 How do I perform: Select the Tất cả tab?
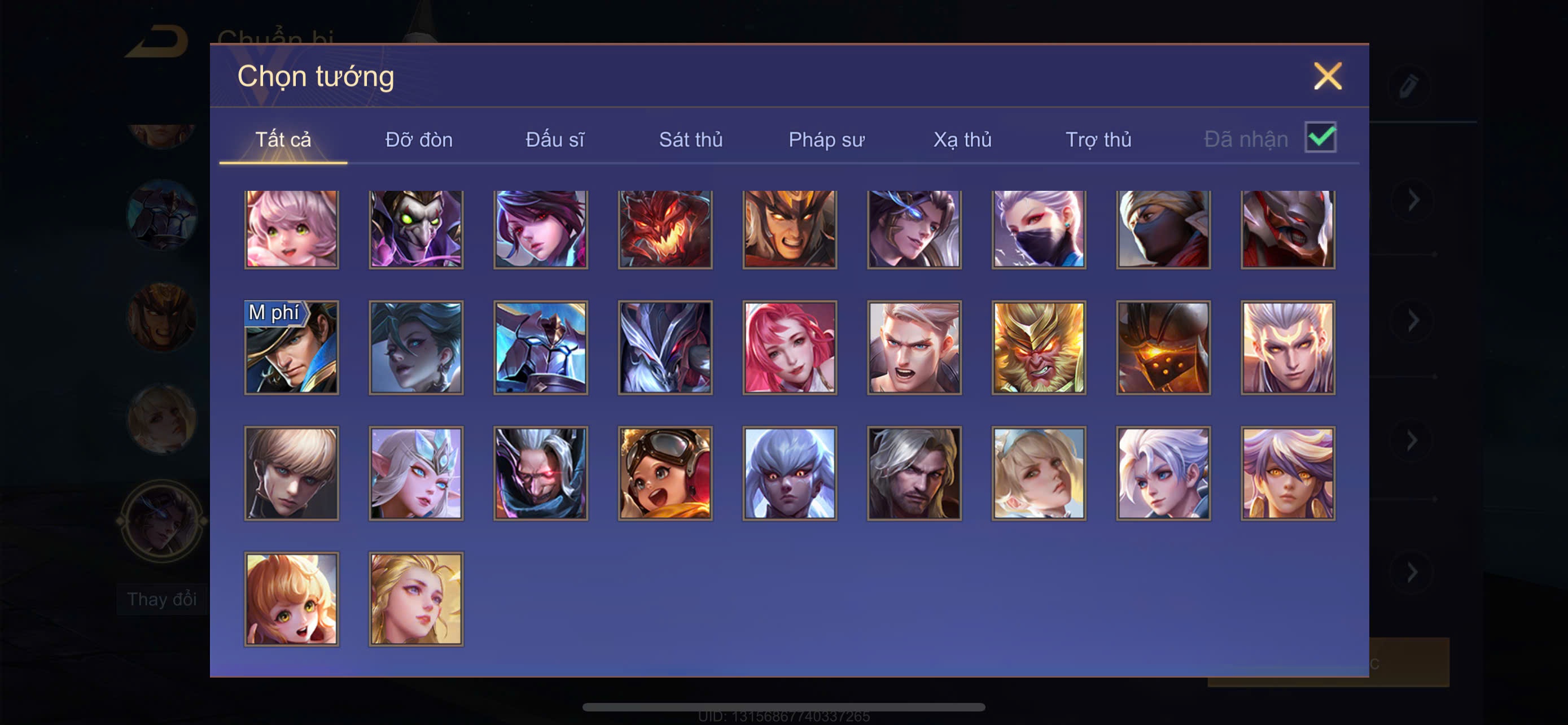click(283, 139)
